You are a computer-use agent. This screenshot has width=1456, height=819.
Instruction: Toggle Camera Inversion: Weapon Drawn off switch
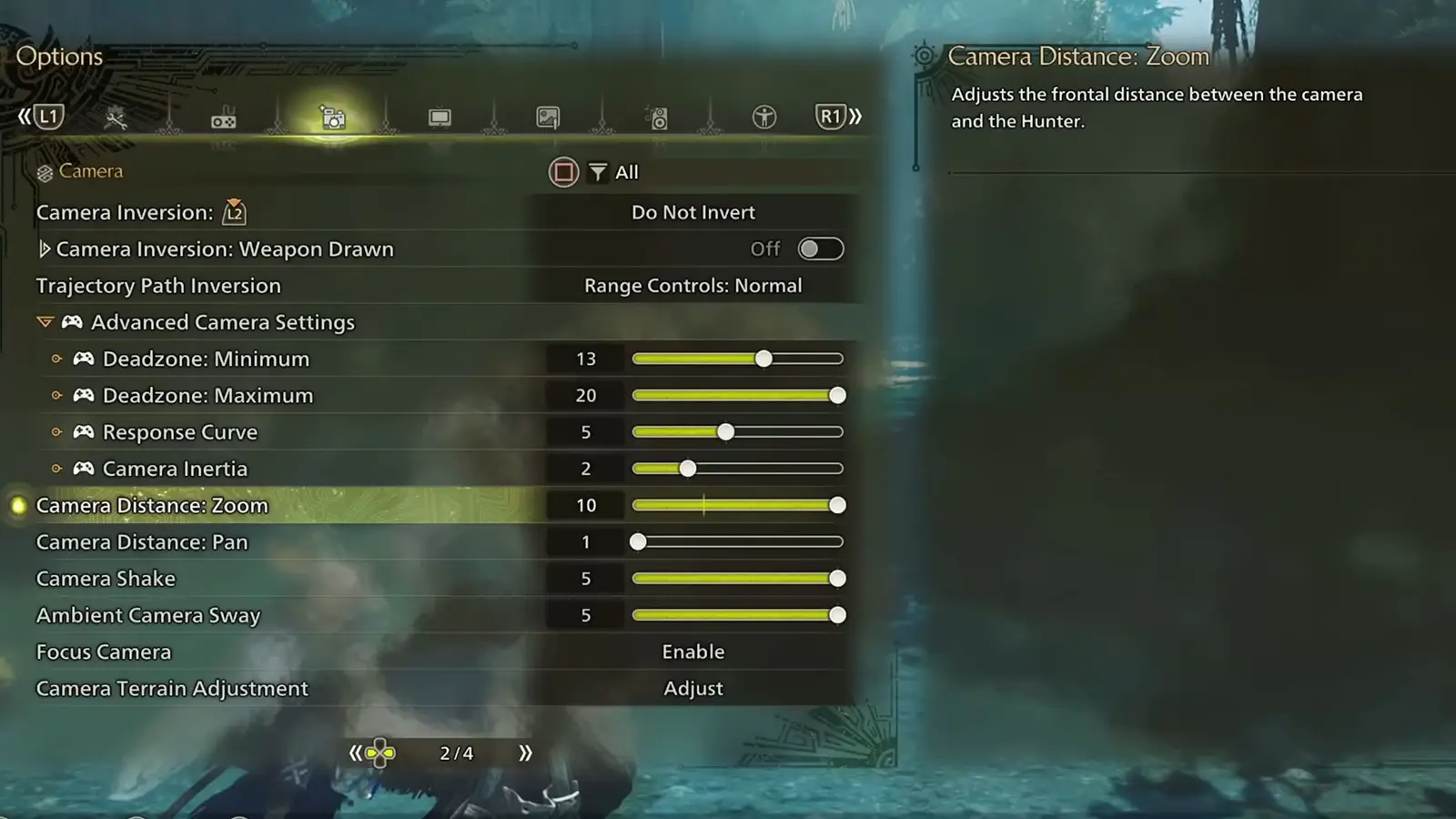pos(819,248)
